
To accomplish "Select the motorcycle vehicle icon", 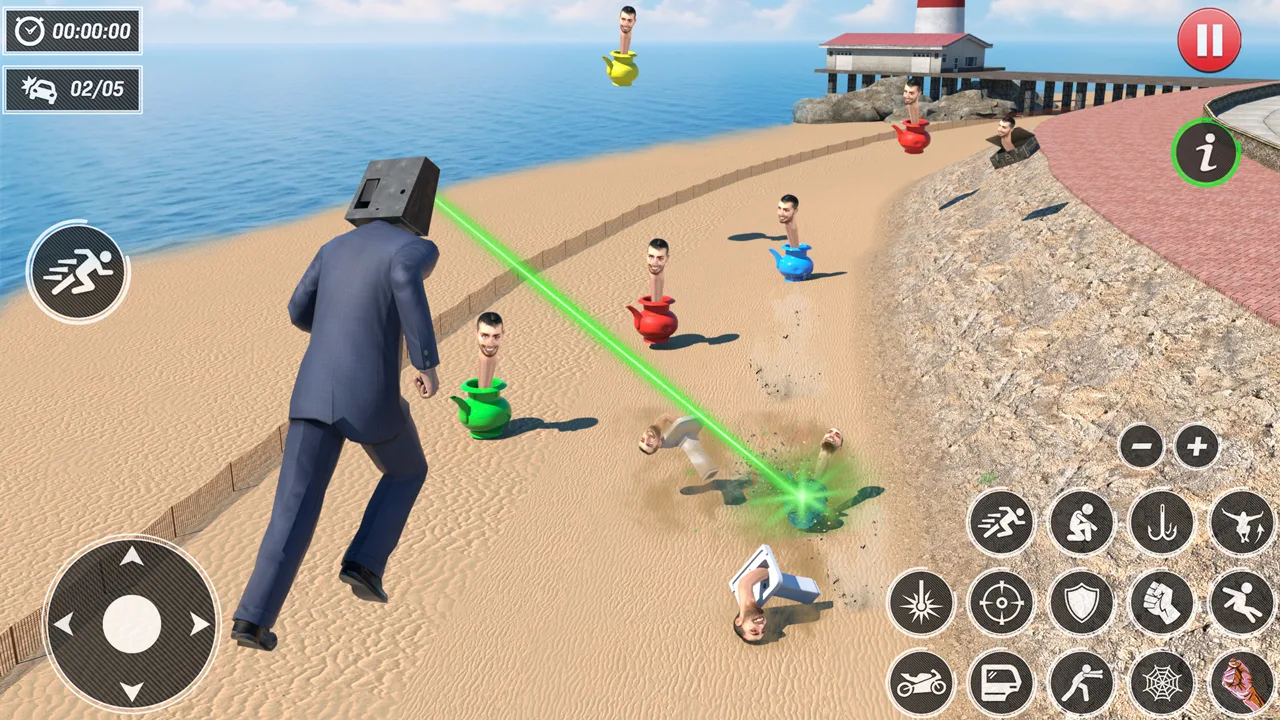I will coord(922,683).
